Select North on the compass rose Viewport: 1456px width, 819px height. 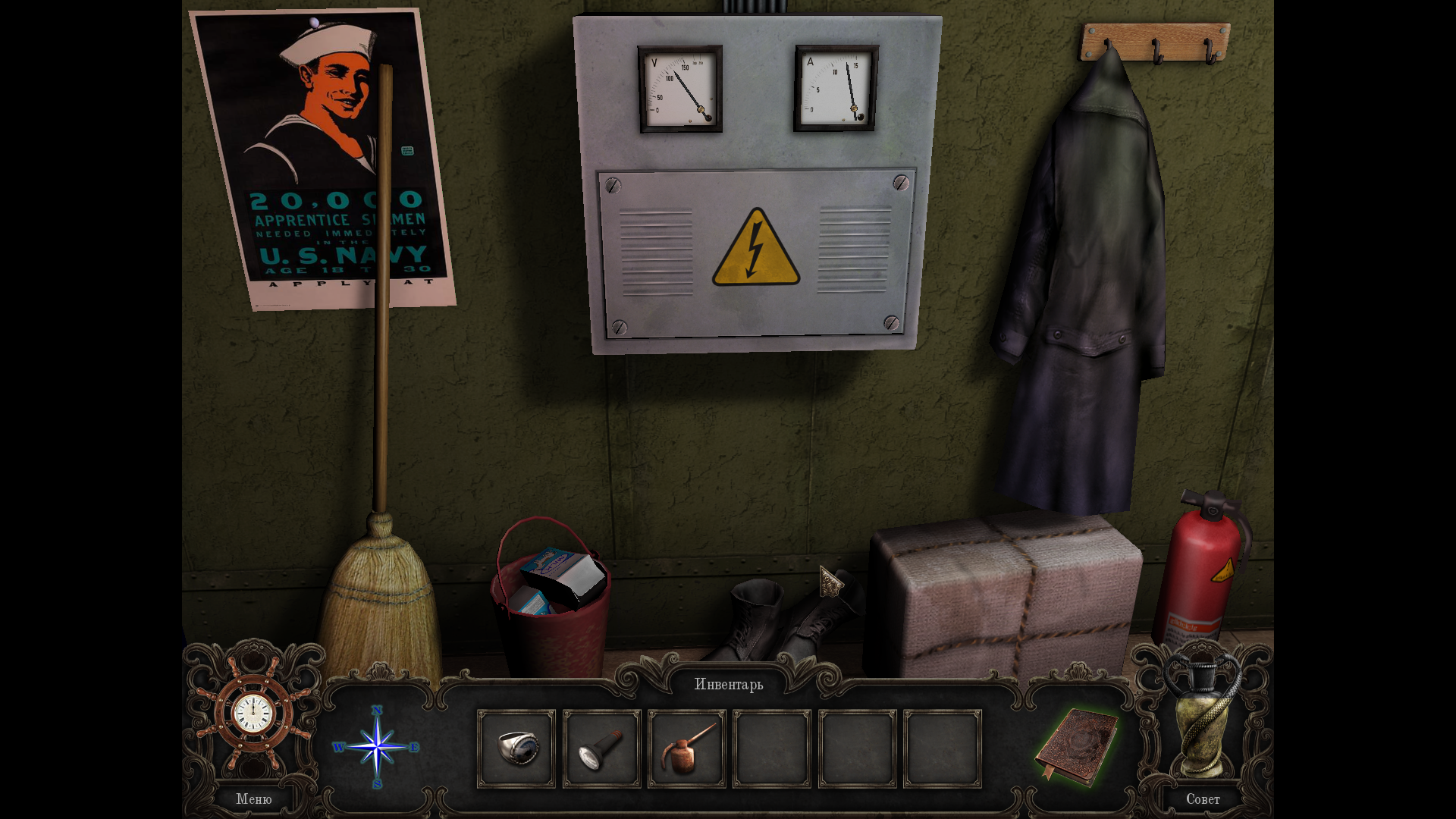pos(377,711)
